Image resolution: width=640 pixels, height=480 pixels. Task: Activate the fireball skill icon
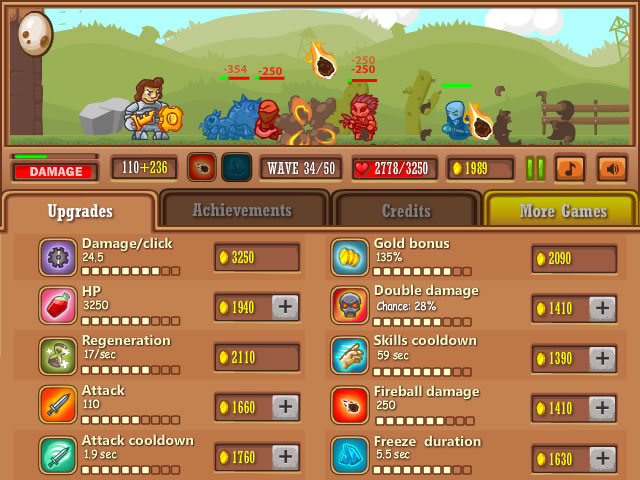tap(202, 167)
